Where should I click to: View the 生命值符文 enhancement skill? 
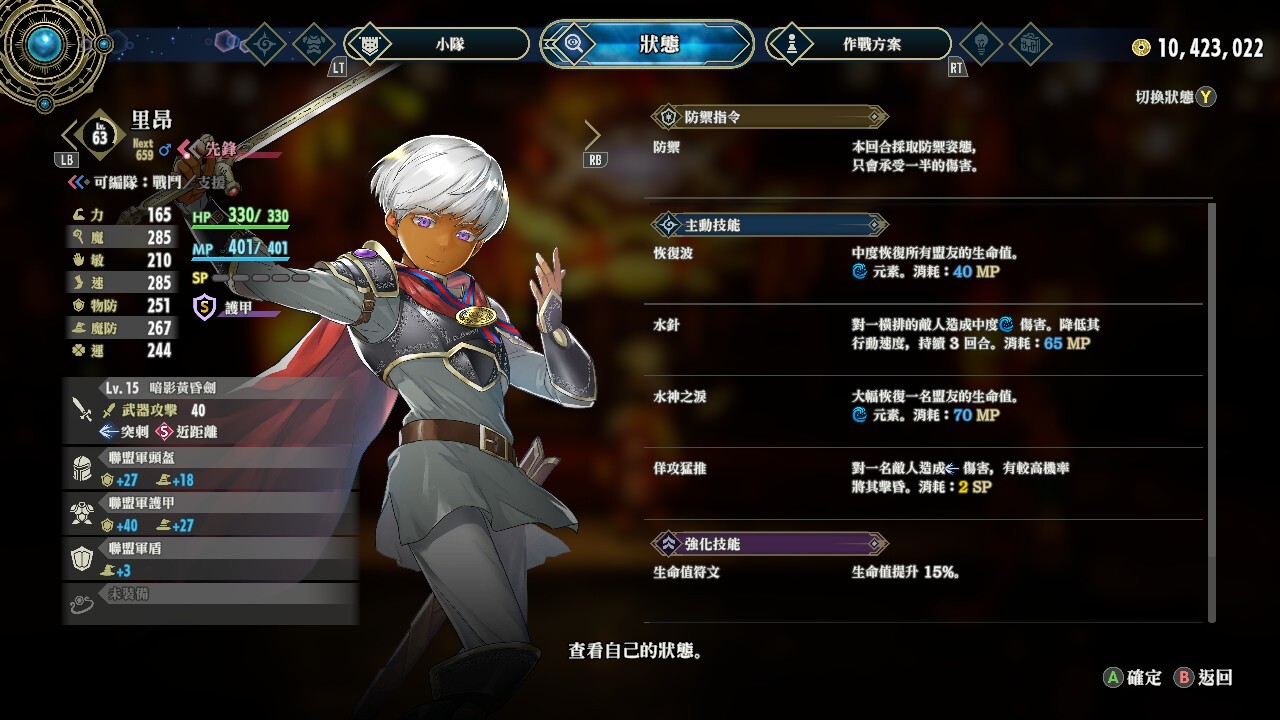tap(925, 573)
